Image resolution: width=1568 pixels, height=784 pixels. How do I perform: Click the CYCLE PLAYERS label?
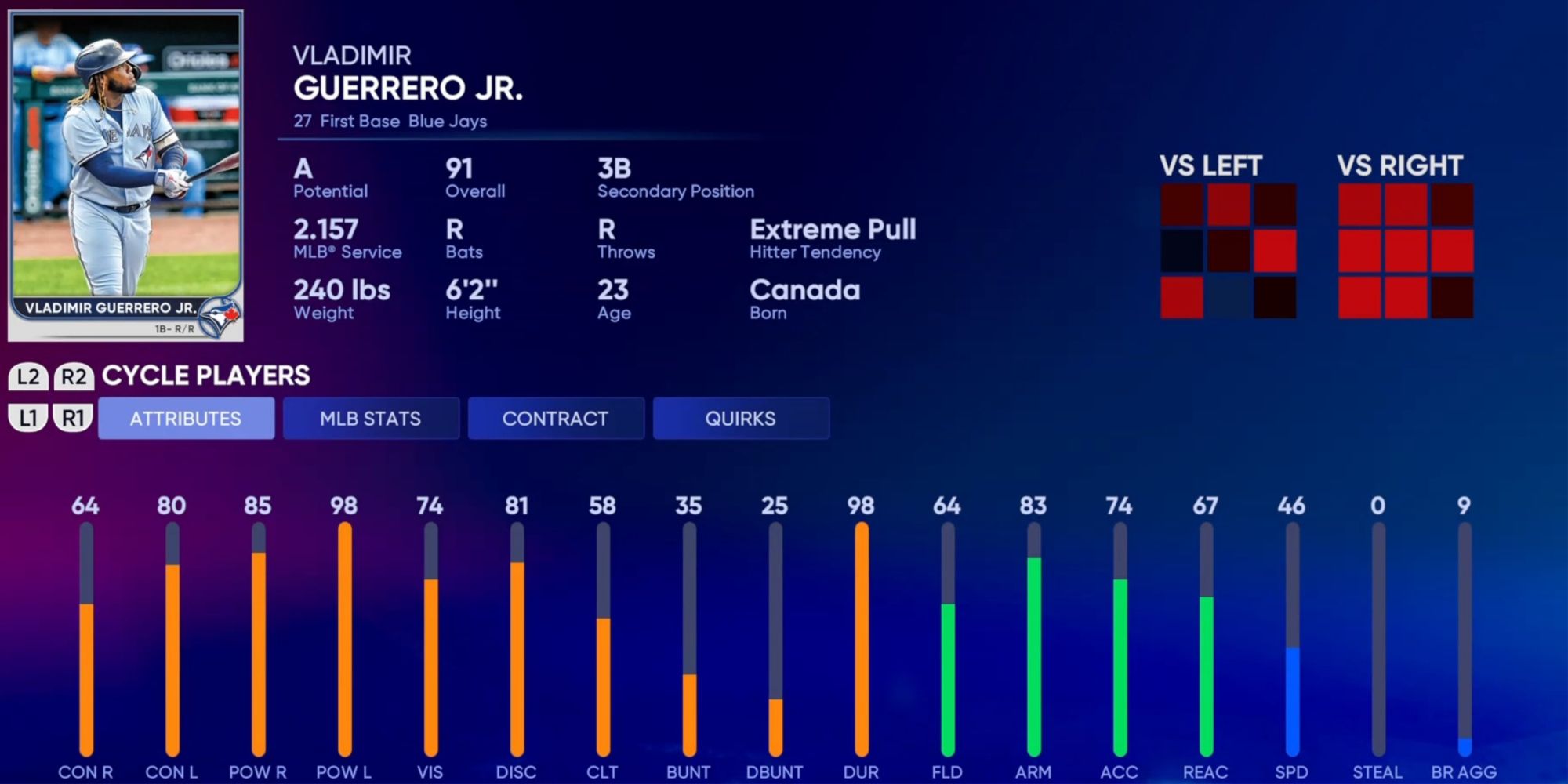click(x=206, y=376)
